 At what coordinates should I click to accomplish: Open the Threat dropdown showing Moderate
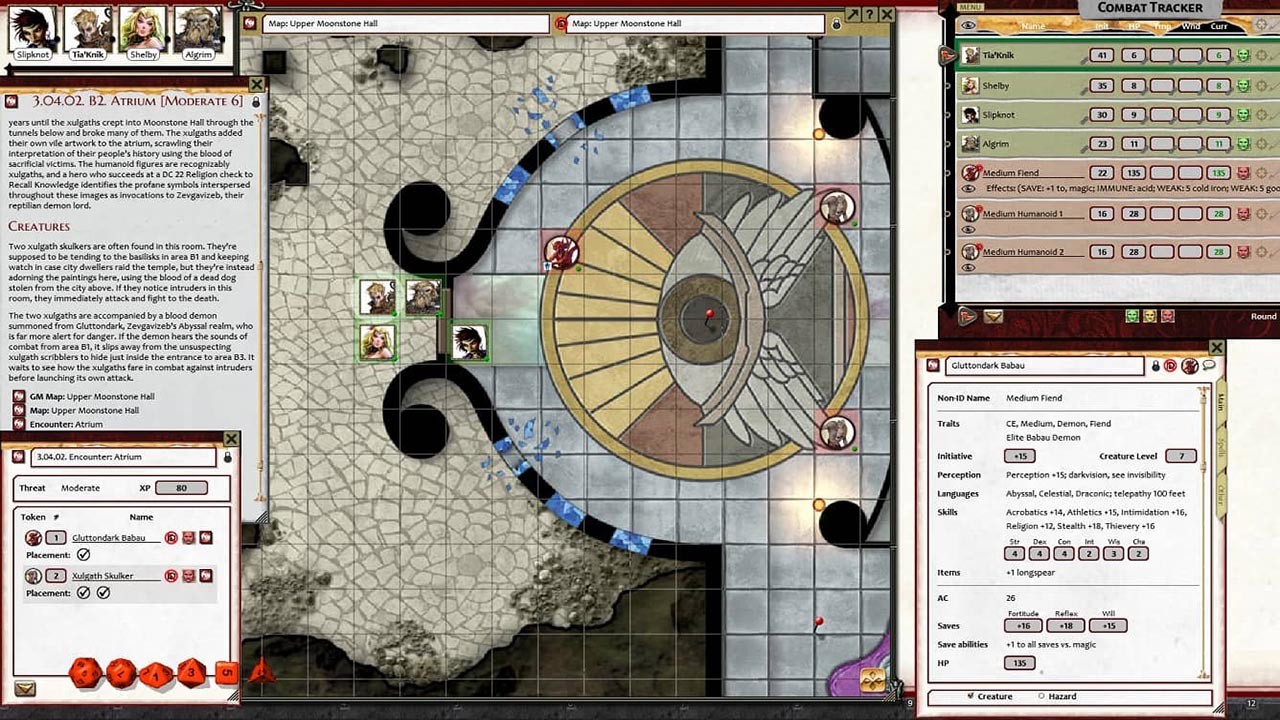click(80, 488)
